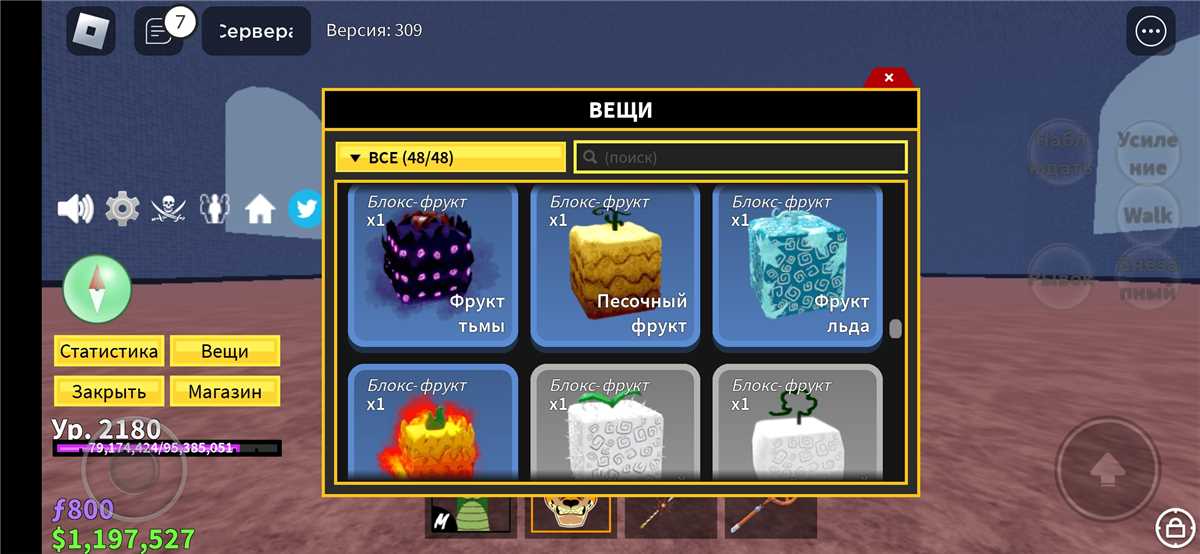The height and width of the screenshot is (554, 1200).
Task: Select the Песочный фрукт item
Action: 614,265
